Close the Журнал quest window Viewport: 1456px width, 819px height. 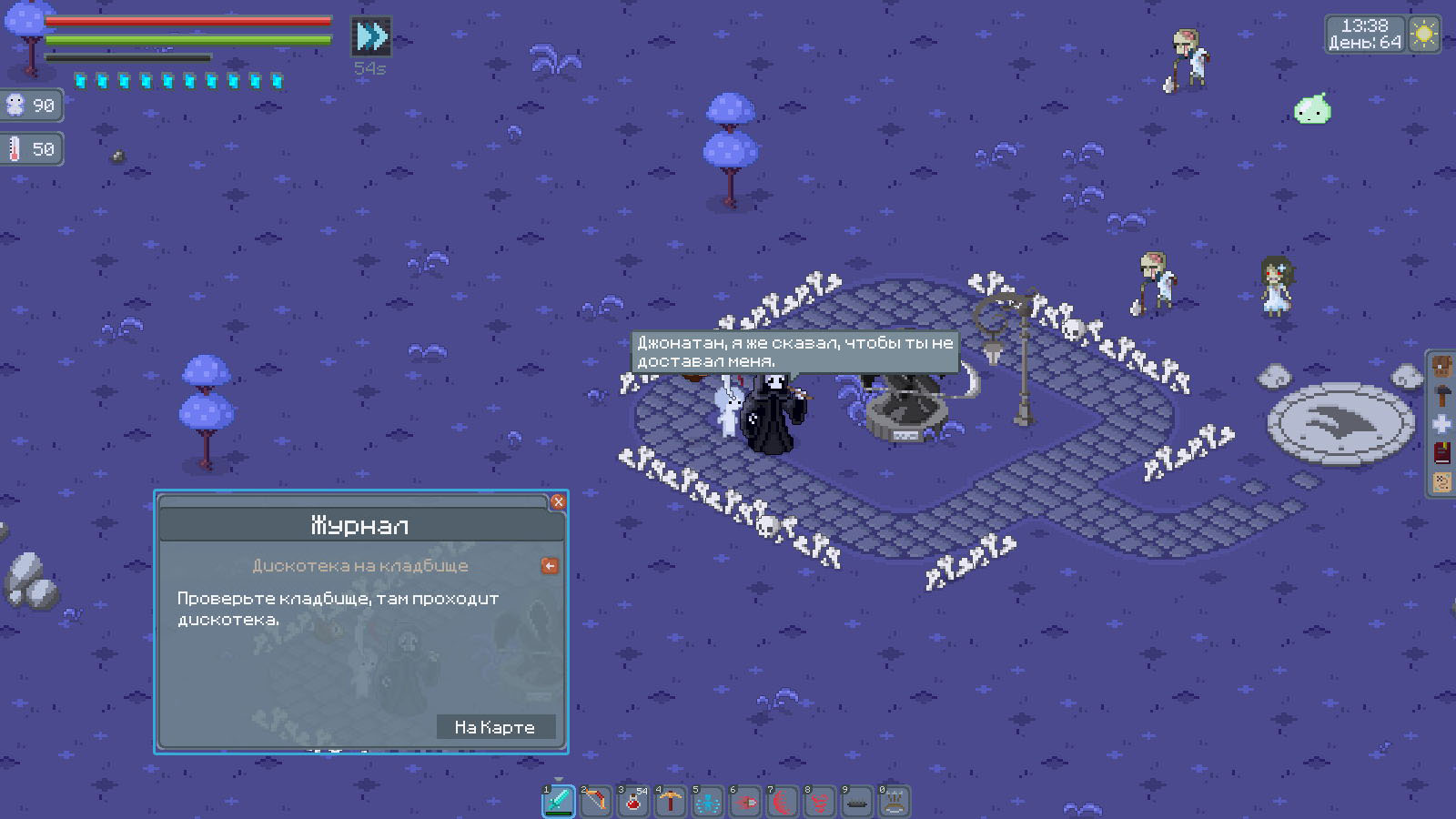coord(558,501)
